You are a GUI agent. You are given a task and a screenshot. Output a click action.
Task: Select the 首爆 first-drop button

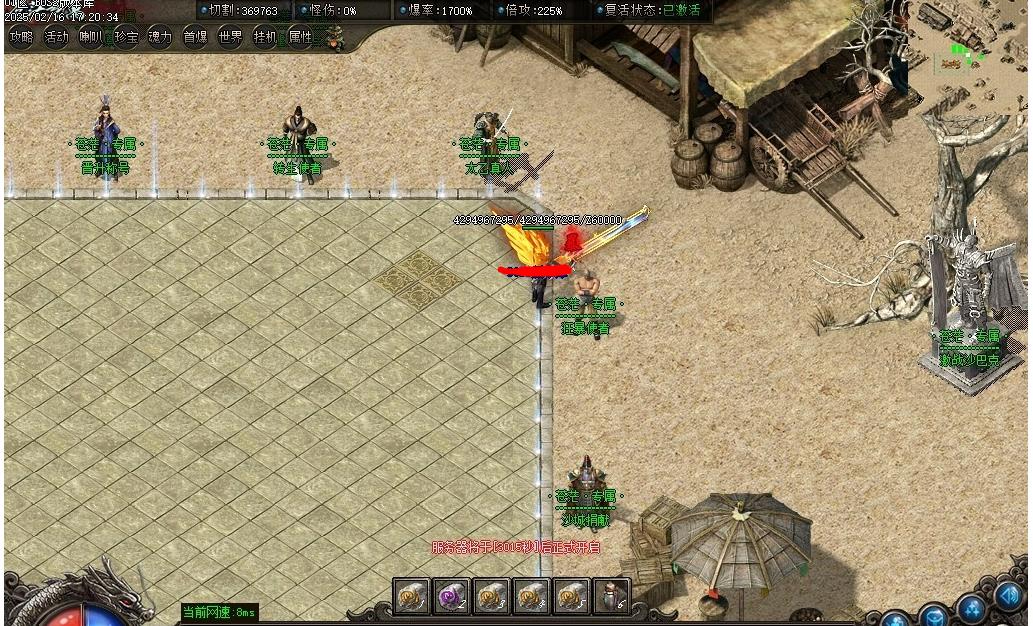[195, 38]
